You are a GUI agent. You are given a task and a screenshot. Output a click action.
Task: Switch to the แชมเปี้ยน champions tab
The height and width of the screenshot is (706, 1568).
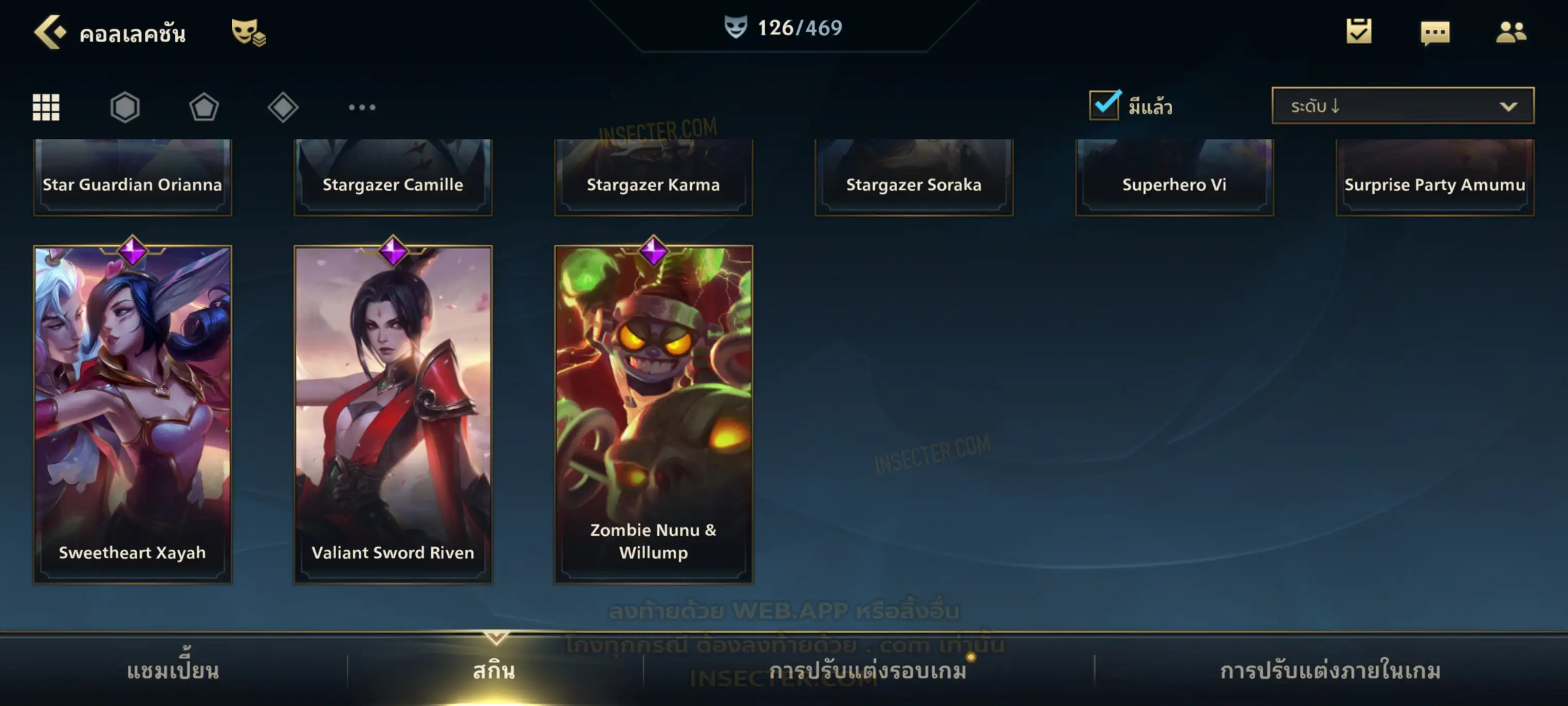coord(173,671)
